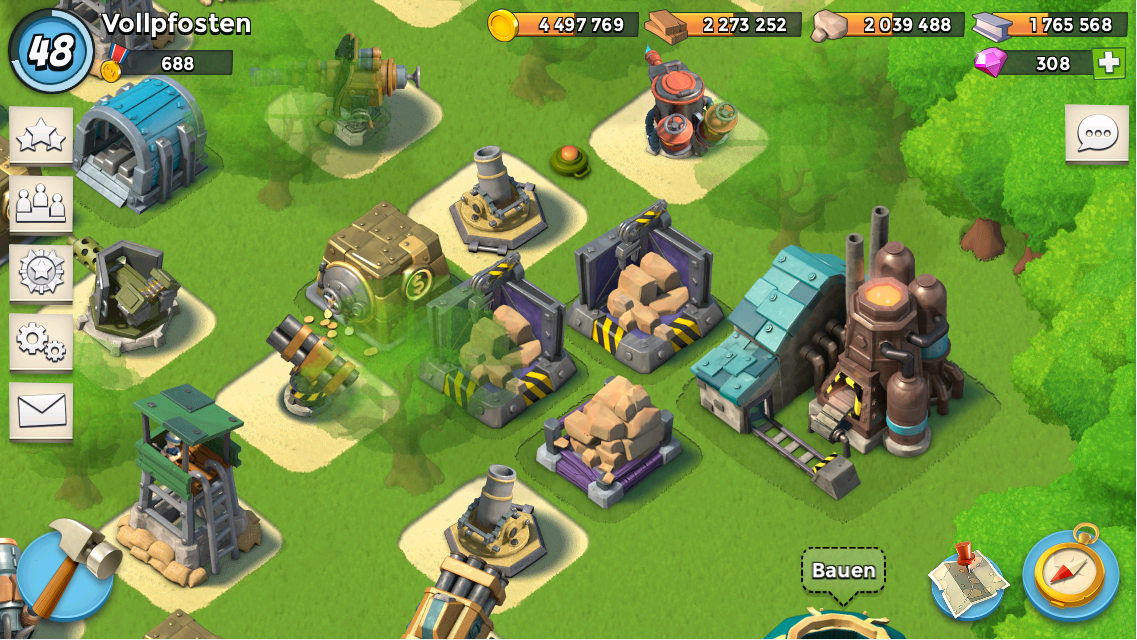
Task: Open the compass archipelago map
Action: coord(1070,573)
